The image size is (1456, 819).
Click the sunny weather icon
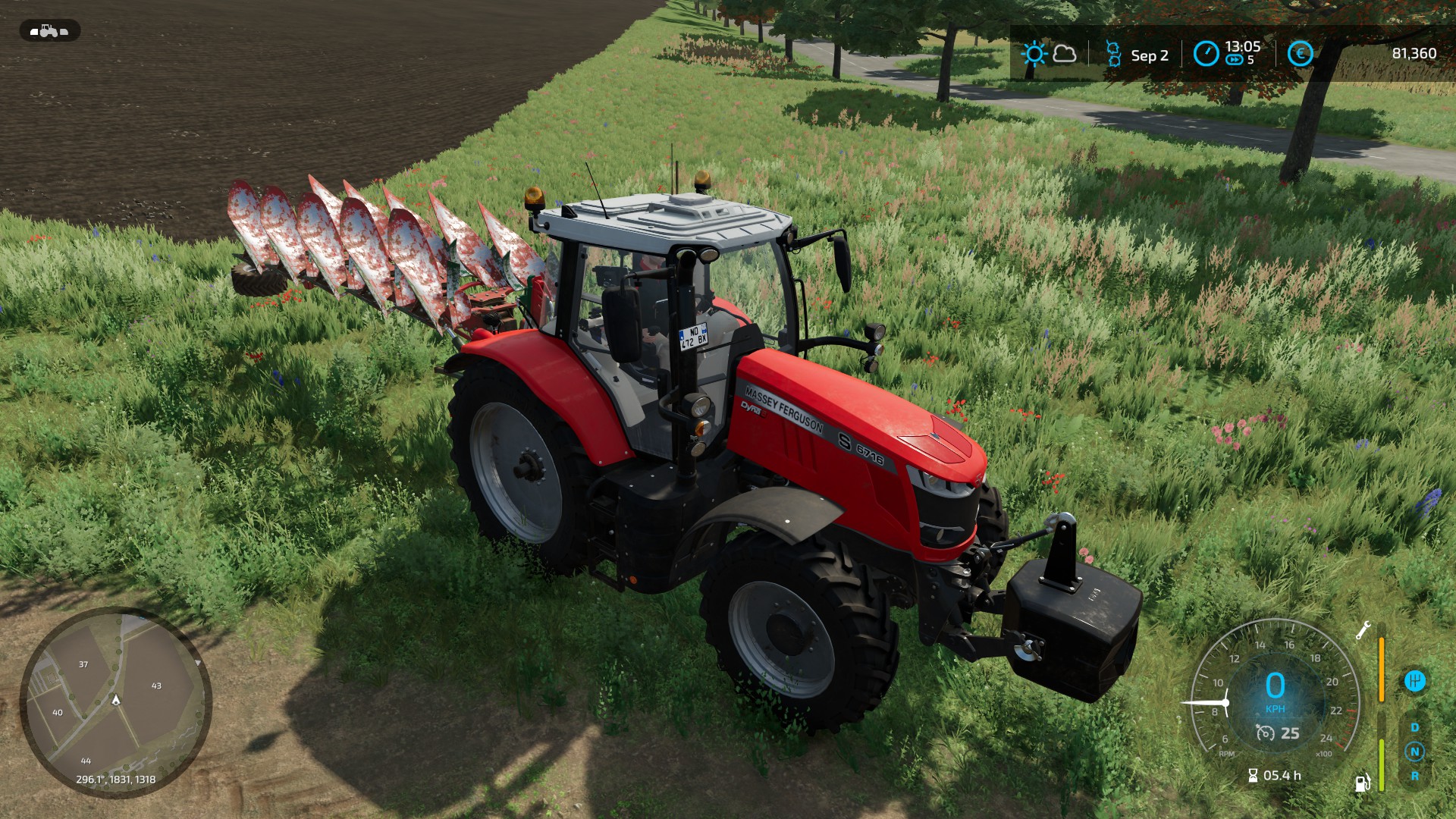click(1034, 54)
